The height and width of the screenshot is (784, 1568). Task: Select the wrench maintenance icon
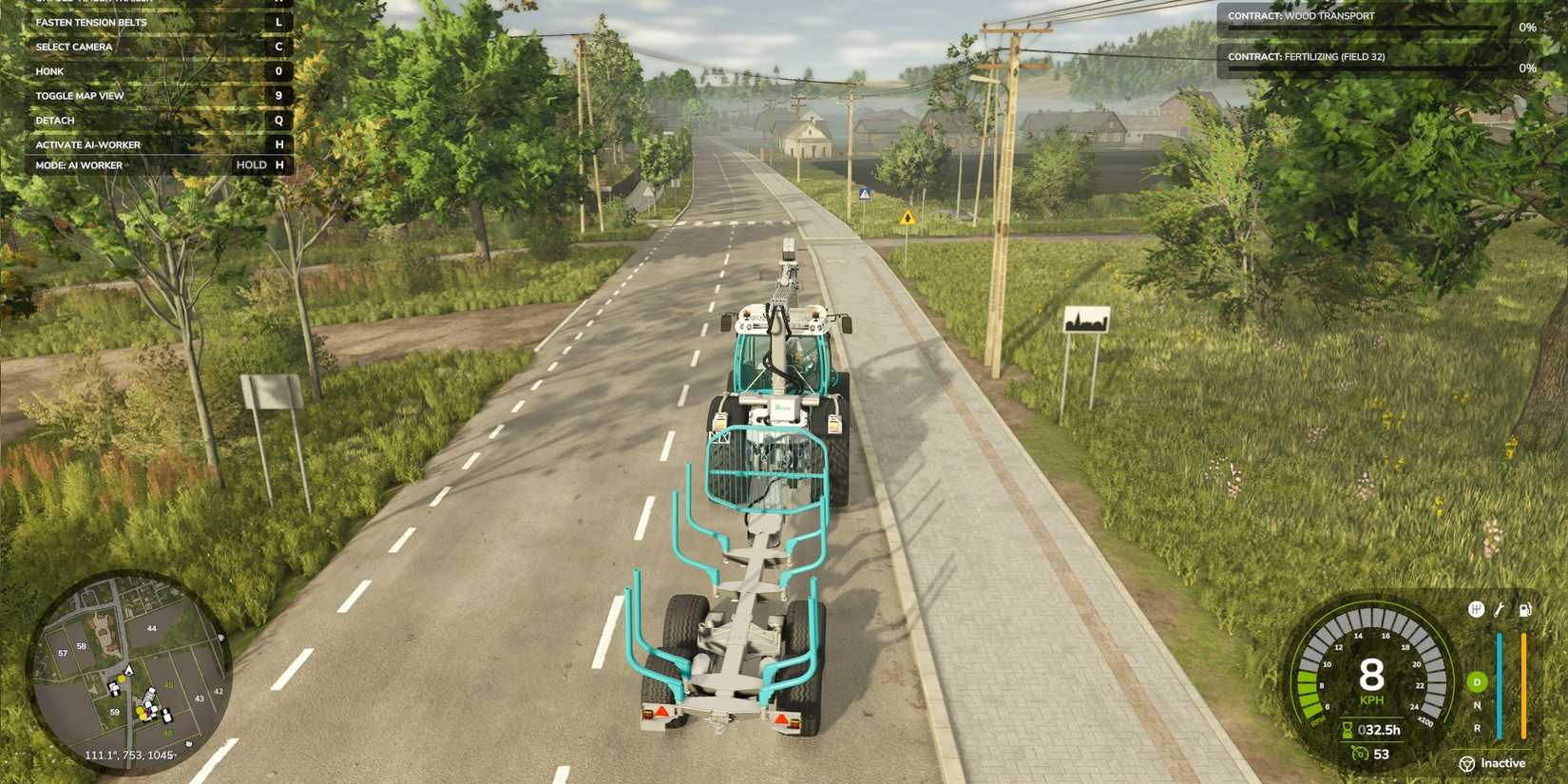[x=1498, y=610]
